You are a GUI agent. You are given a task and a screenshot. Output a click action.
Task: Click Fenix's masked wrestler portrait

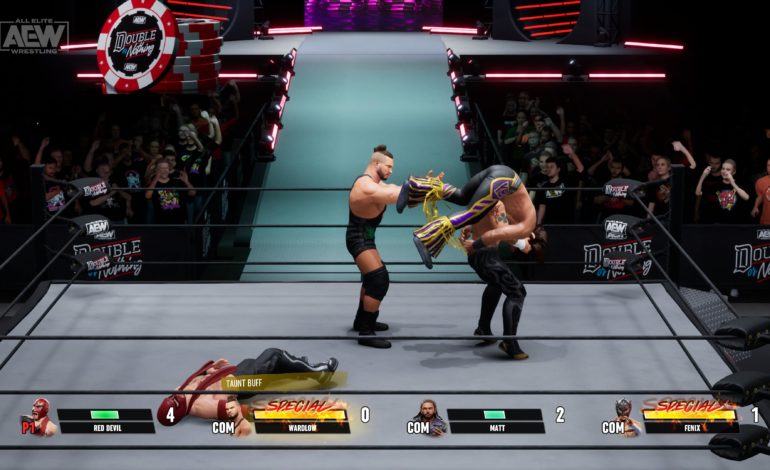pos(625,415)
